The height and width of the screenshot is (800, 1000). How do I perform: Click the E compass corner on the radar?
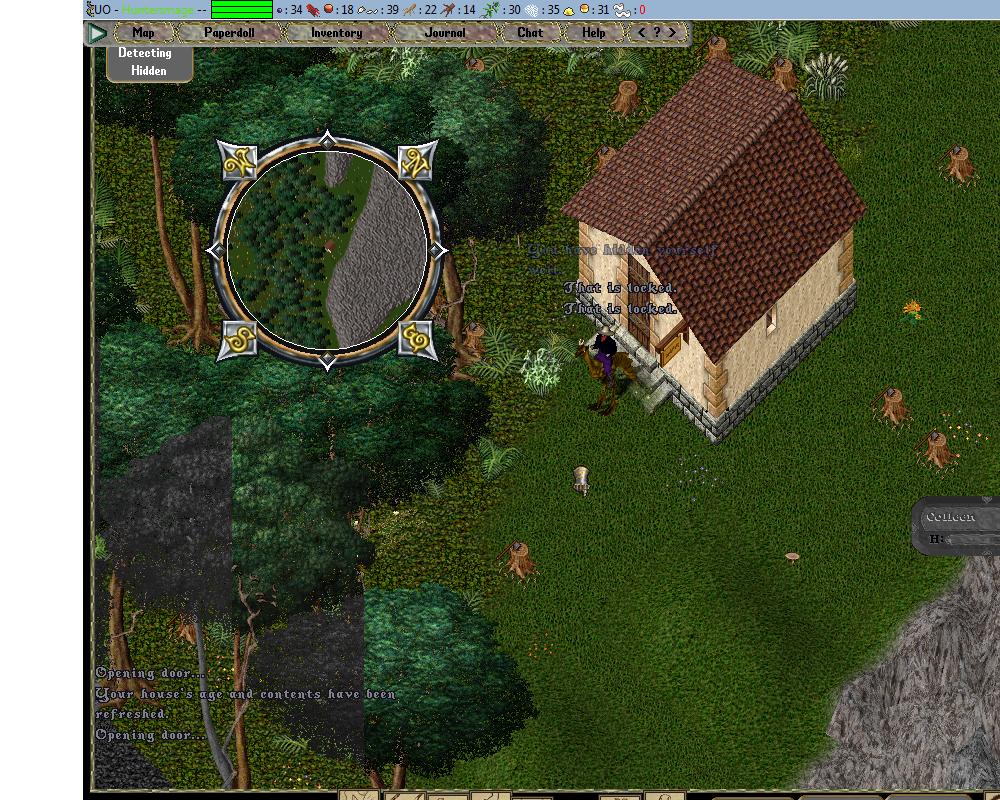coord(417,340)
